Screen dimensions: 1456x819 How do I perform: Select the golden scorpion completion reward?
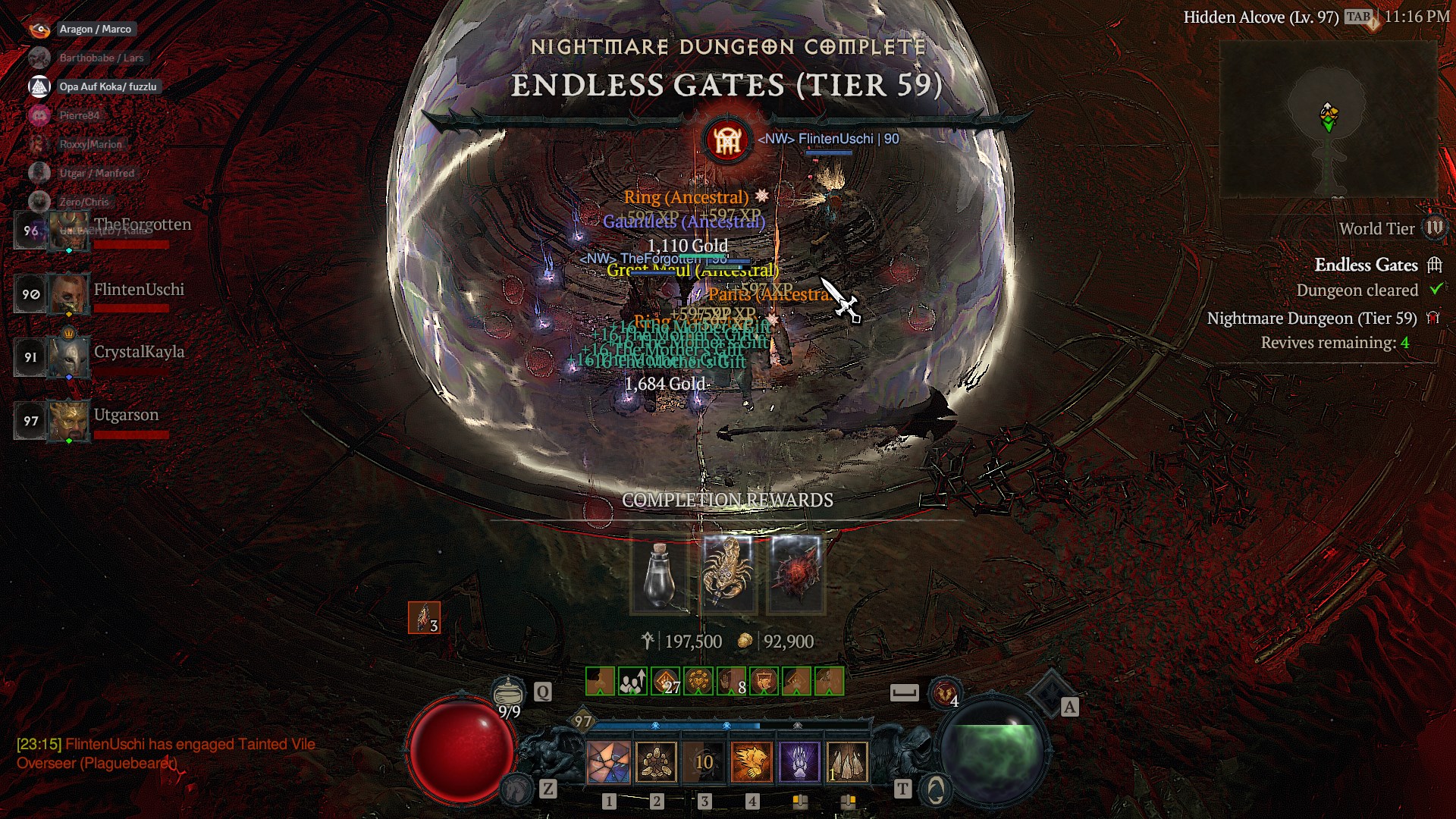pos(728,574)
